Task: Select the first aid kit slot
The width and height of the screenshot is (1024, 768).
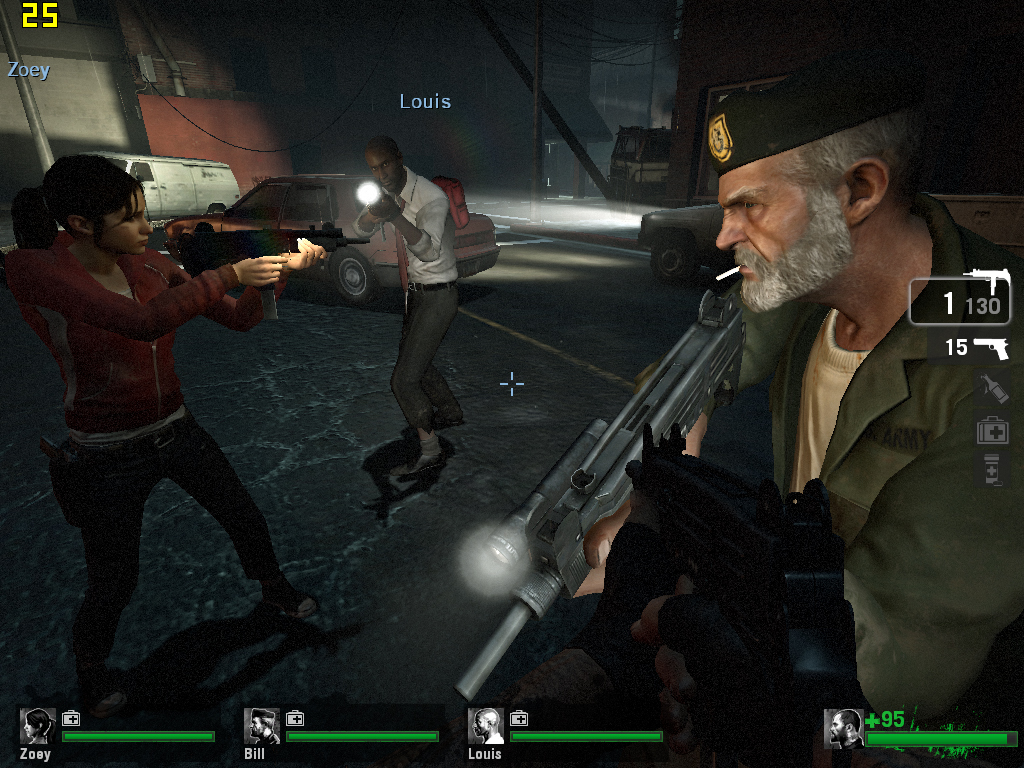Action: tap(992, 431)
